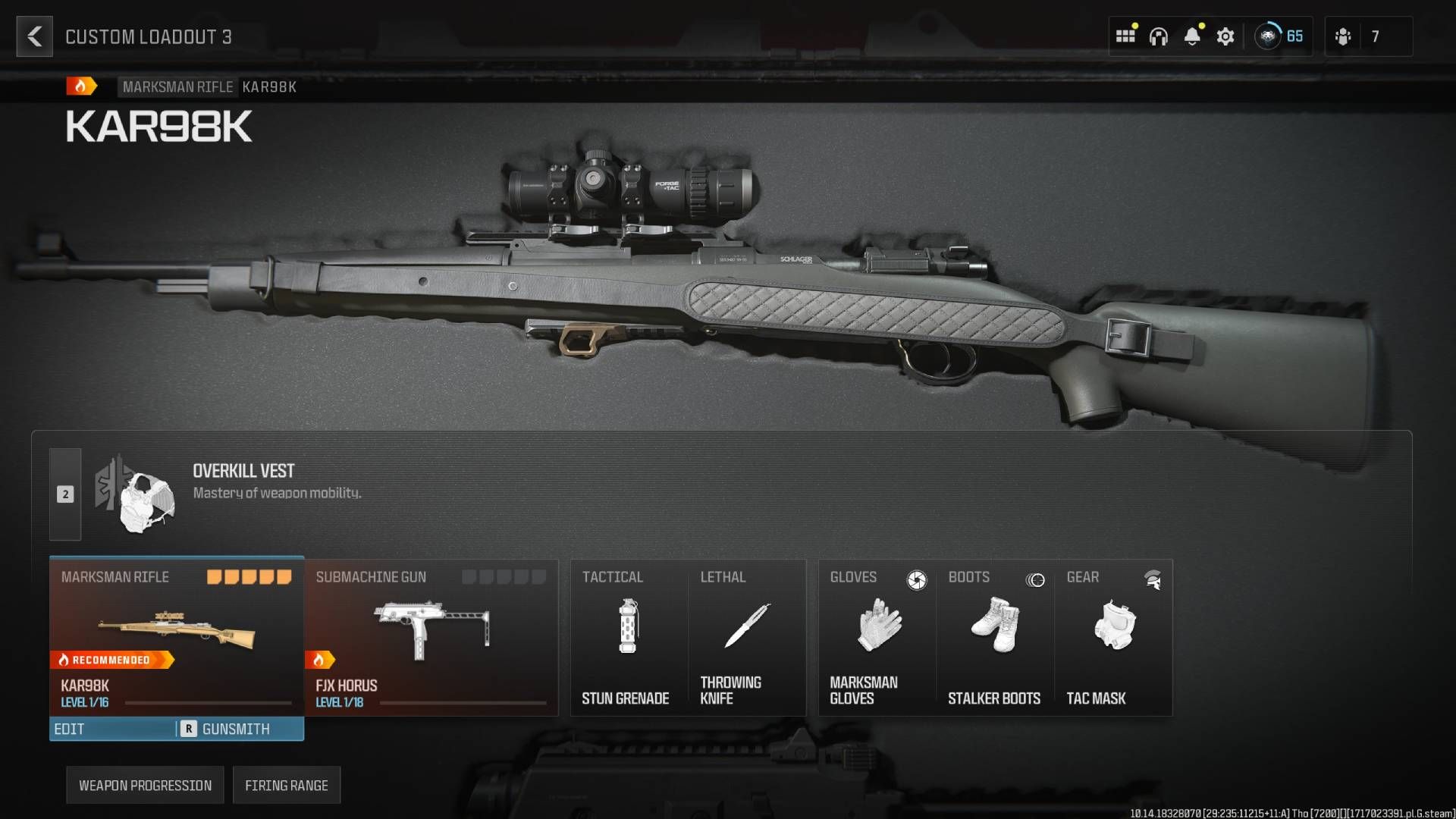The width and height of the screenshot is (1456, 819).
Task: Open the Firing Range
Action: click(x=287, y=785)
